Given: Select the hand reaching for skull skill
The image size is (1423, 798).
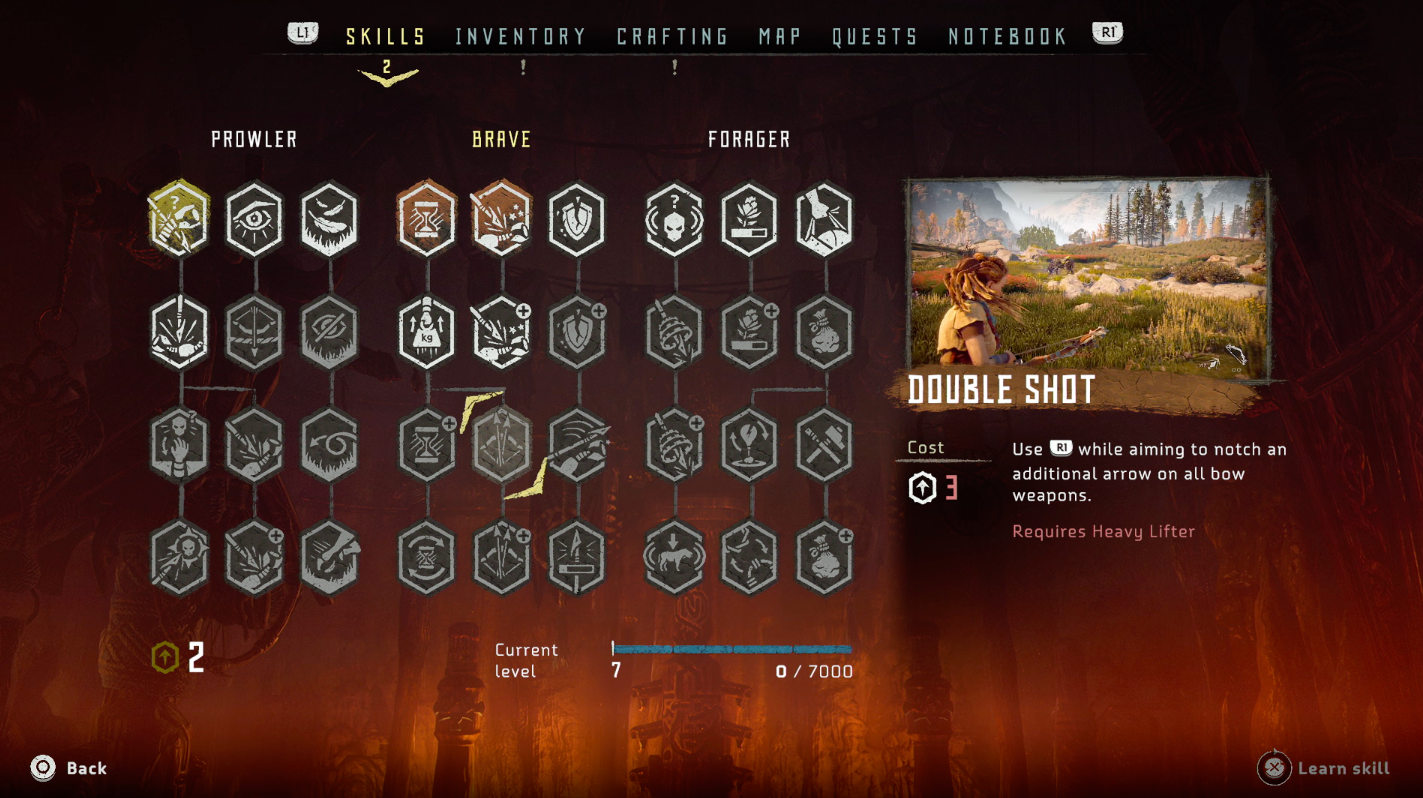Looking at the screenshot, I should (x=180, y=443).
